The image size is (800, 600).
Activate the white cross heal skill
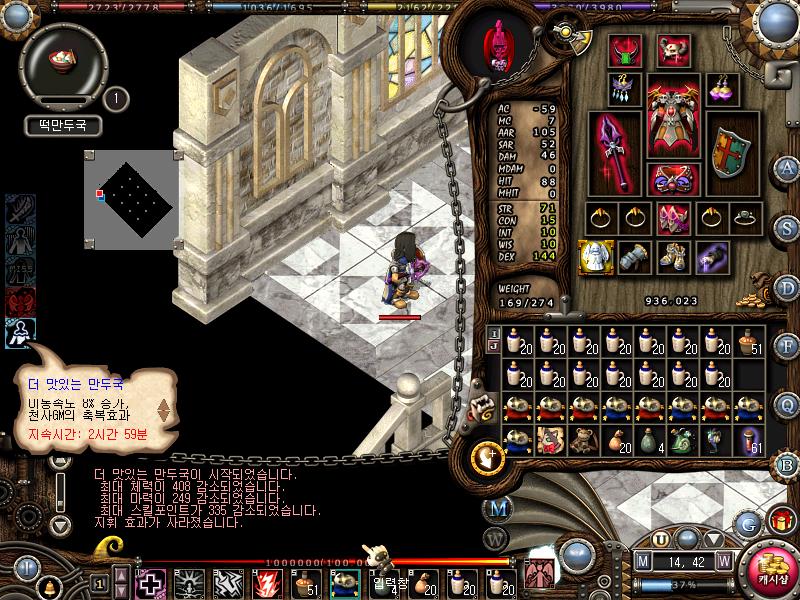coord(151,583)
